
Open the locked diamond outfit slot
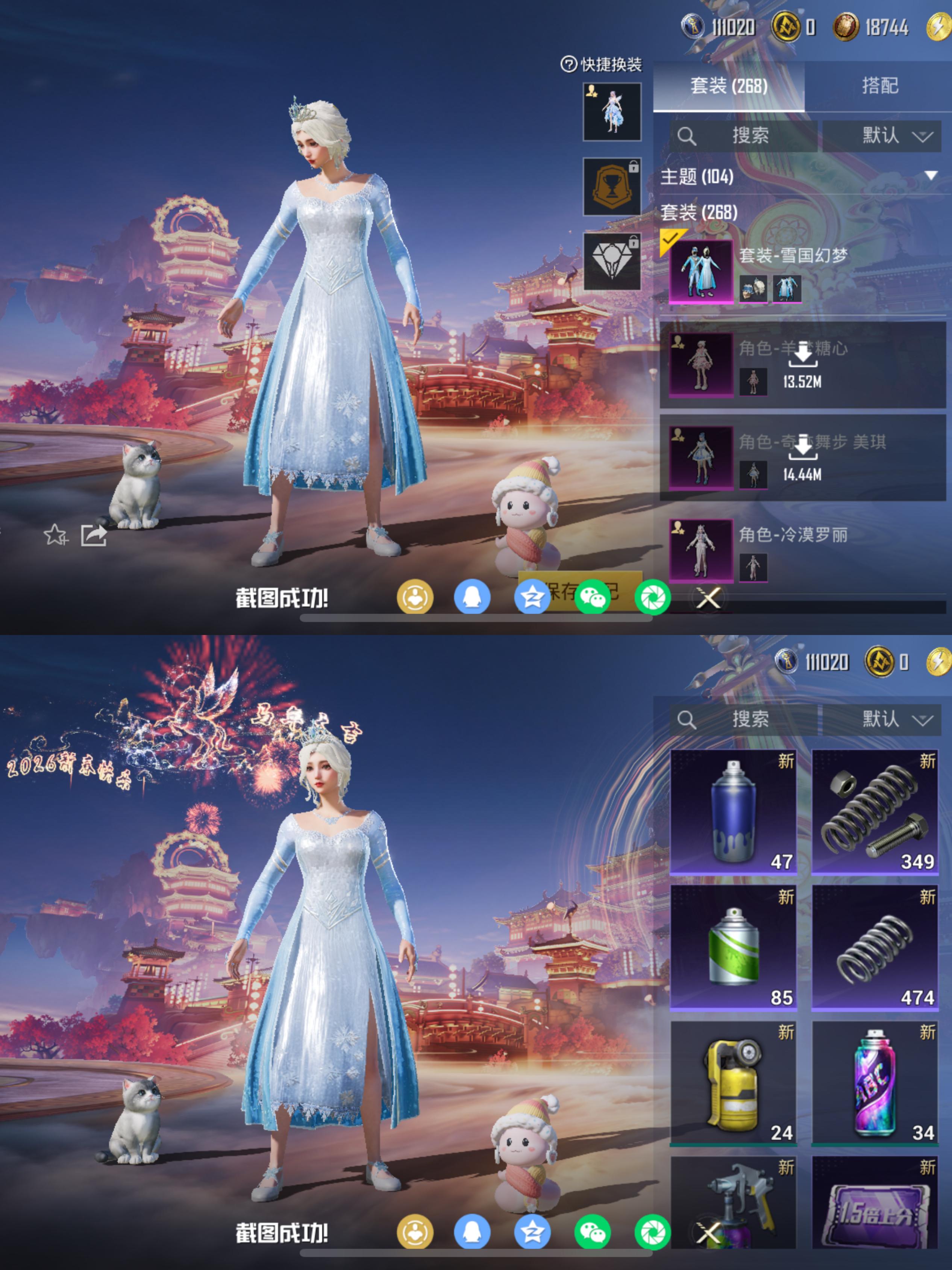click(612, 261)
